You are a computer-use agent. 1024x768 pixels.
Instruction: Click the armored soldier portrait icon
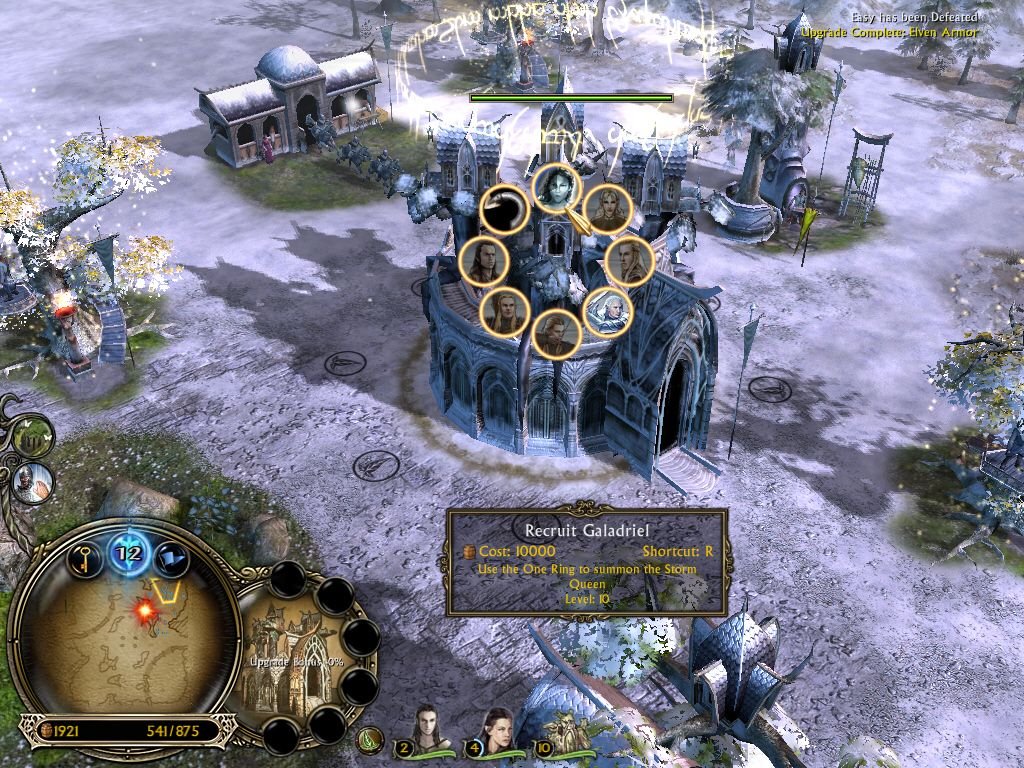[33, 482]
